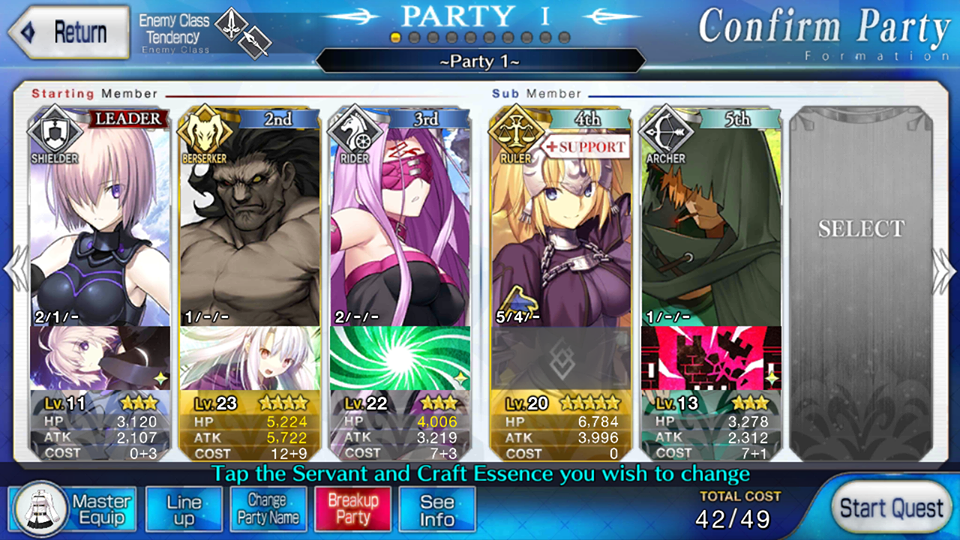
Task: Open the Line up option
Action: click(x=183, y=509)
